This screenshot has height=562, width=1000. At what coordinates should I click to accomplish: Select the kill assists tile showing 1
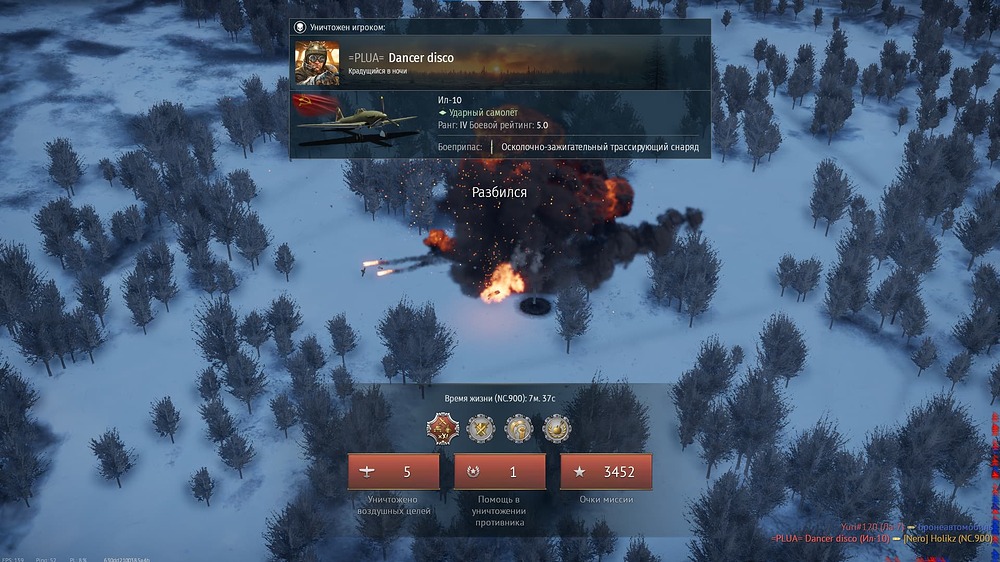click(x=500, y=472)
